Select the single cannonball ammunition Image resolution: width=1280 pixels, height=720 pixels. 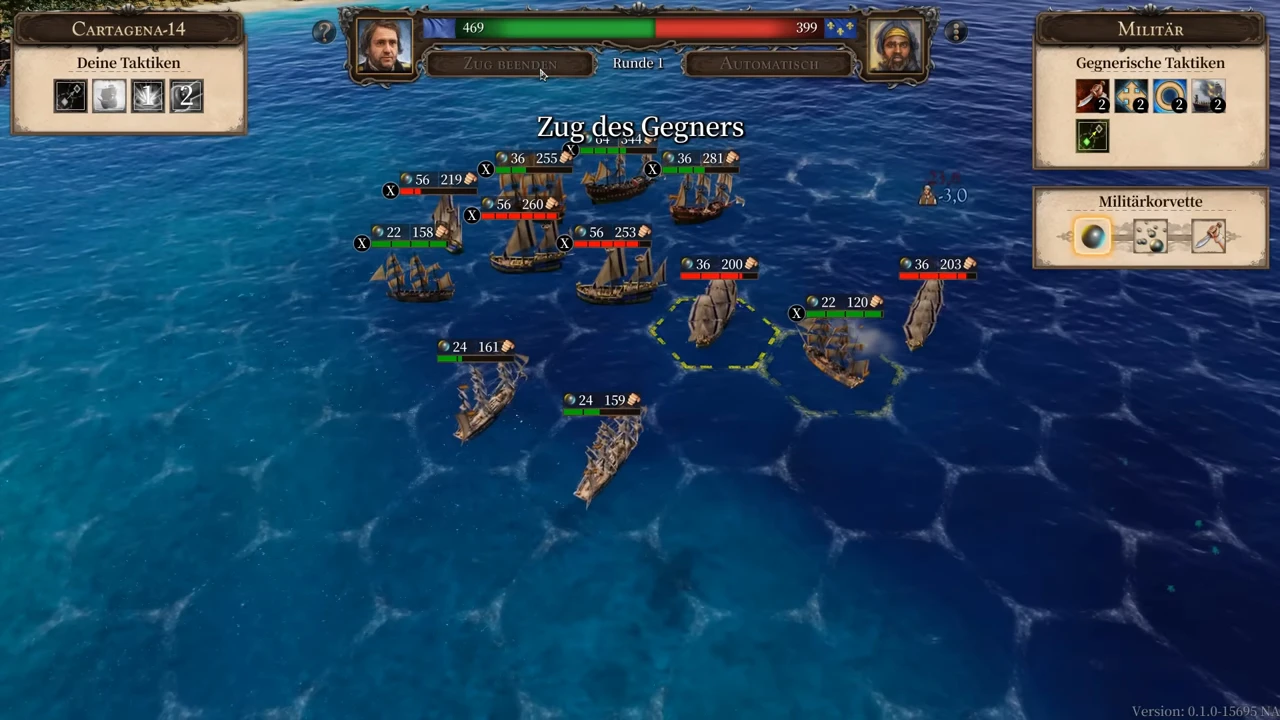(1092, 237)
